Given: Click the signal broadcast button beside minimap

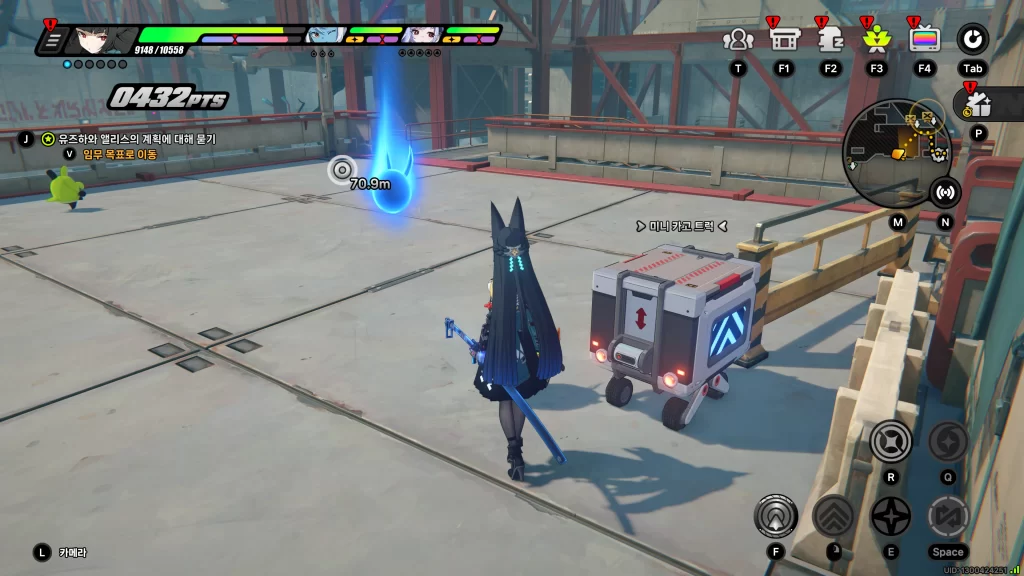Looking at the screenshot, I should [x=944, y=191].
